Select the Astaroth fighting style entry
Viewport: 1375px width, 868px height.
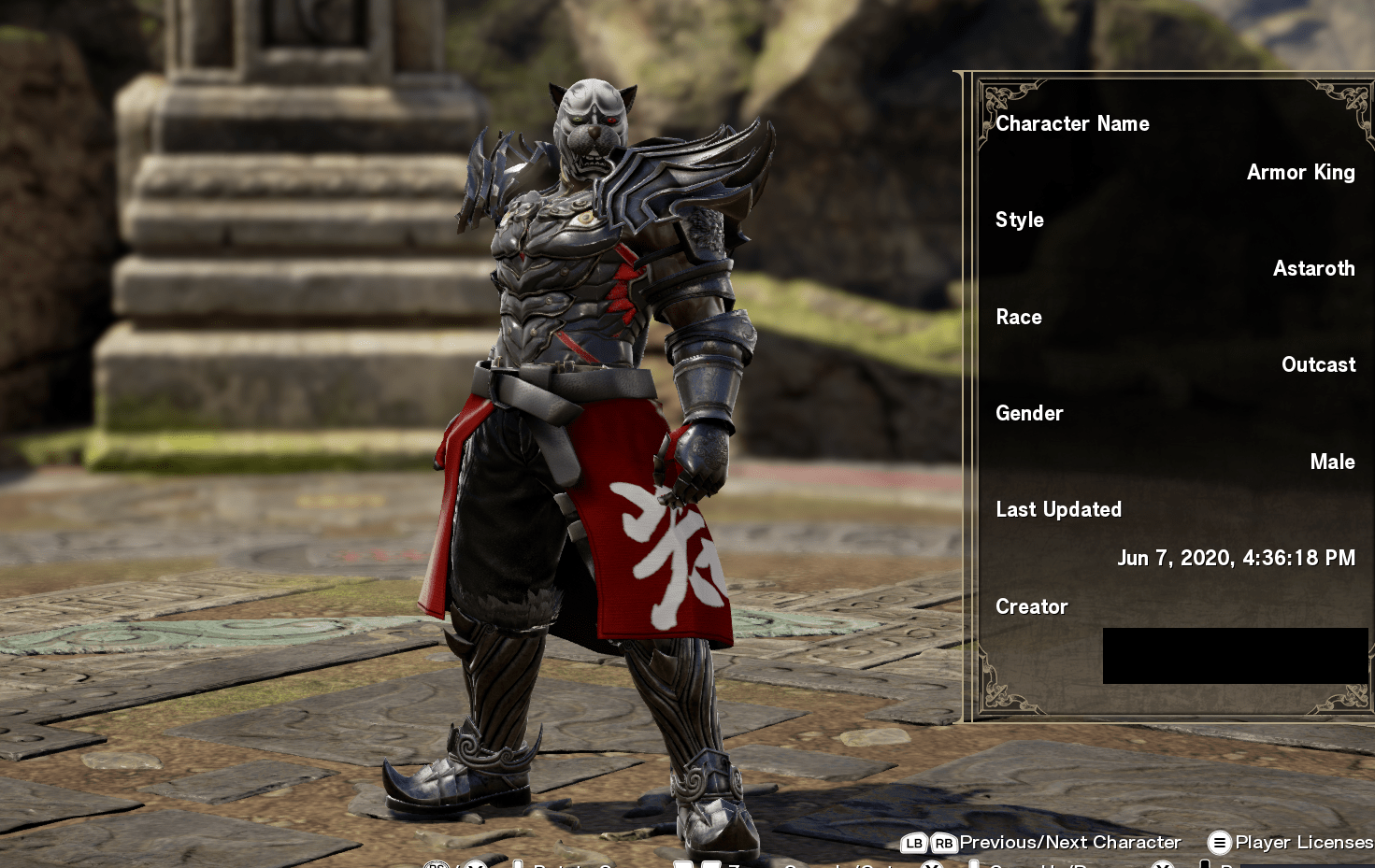(x=1314, y=269)
